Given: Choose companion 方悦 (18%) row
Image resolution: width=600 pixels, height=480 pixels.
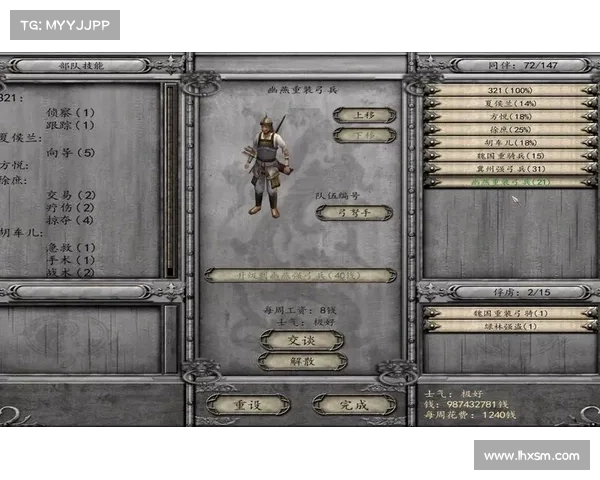Looking at the screenshot, I should tap(509, 116).
